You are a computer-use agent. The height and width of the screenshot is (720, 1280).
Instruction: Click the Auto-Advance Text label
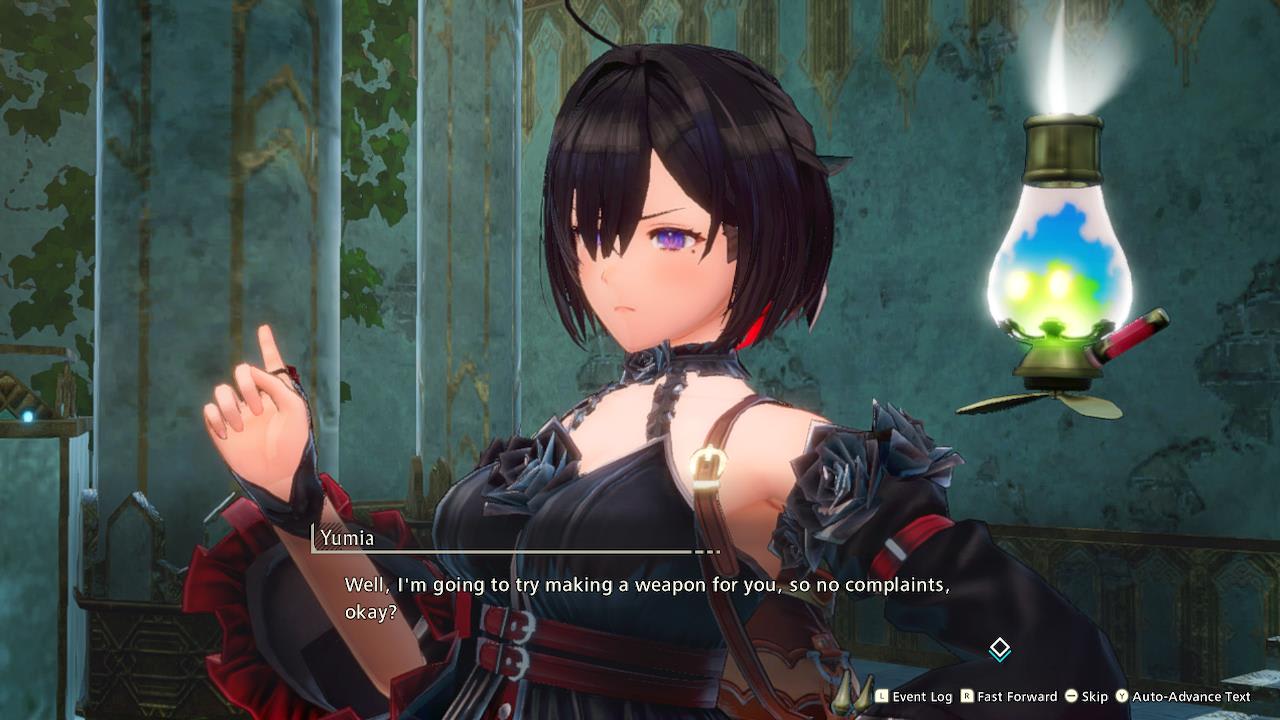click(x=1190, y=697)
